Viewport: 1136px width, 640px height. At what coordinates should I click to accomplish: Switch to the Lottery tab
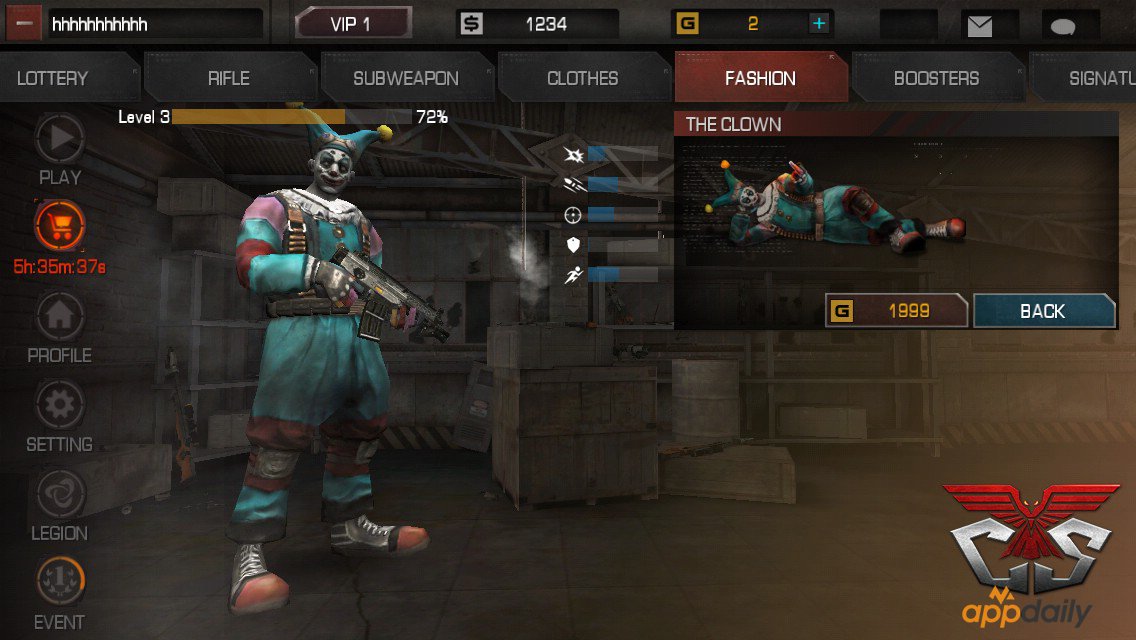55,78
